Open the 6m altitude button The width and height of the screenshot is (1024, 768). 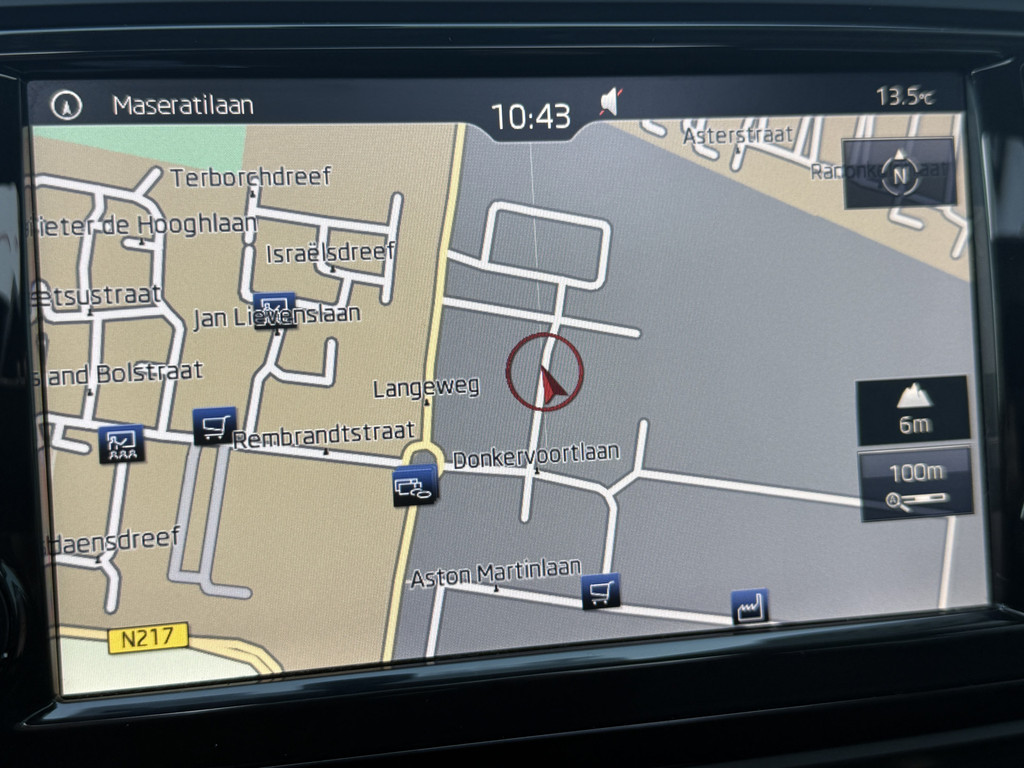click(x=913, y=410)
